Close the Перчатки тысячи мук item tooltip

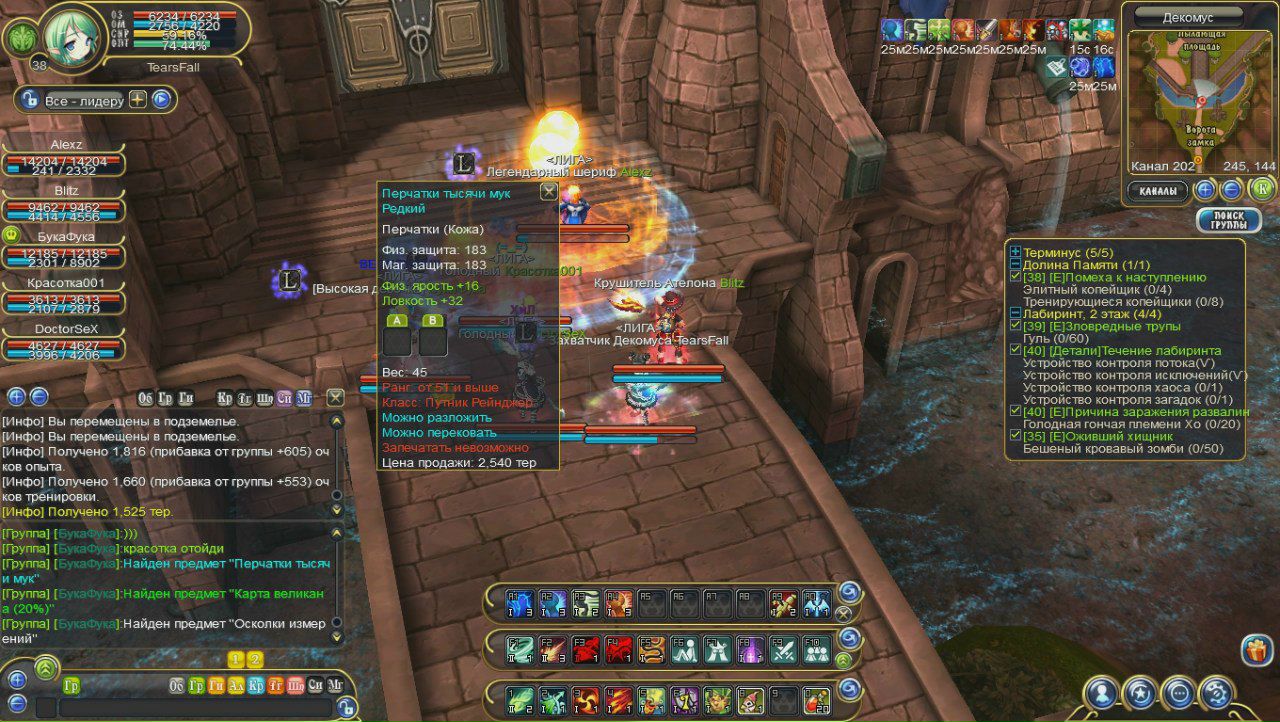pos(548,192)
